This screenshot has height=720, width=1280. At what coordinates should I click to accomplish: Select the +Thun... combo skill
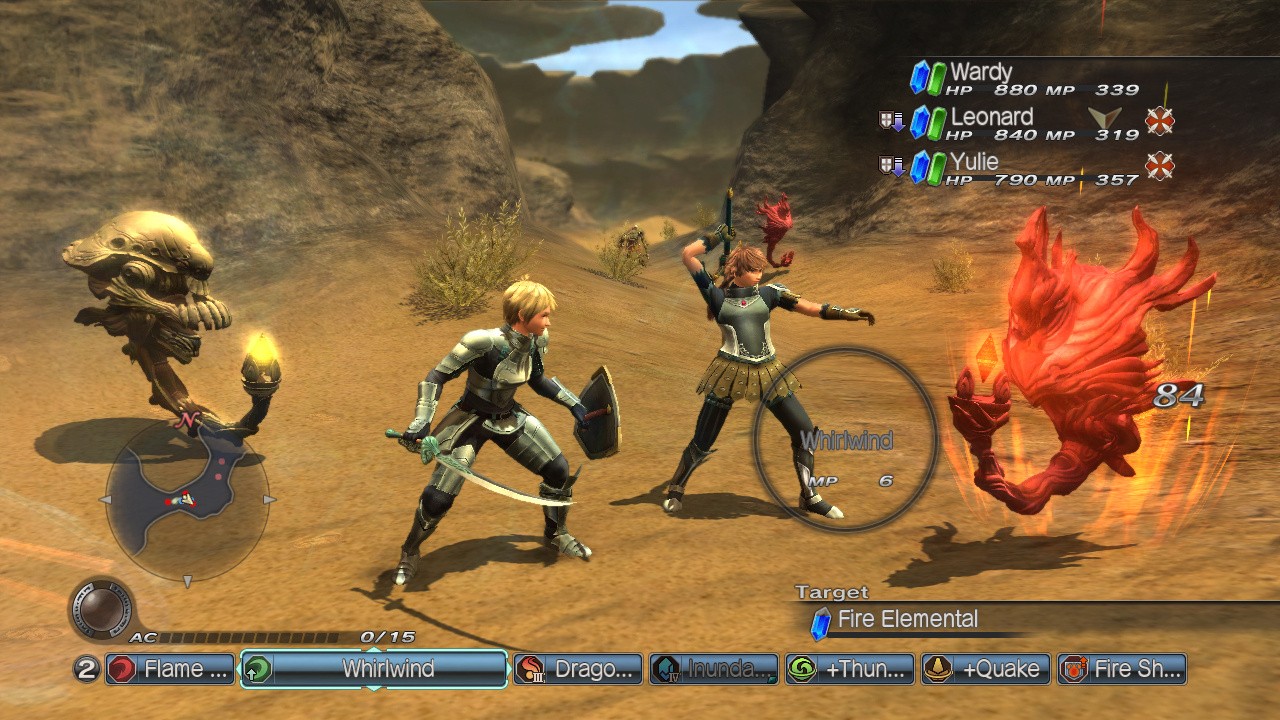point(850,669)
